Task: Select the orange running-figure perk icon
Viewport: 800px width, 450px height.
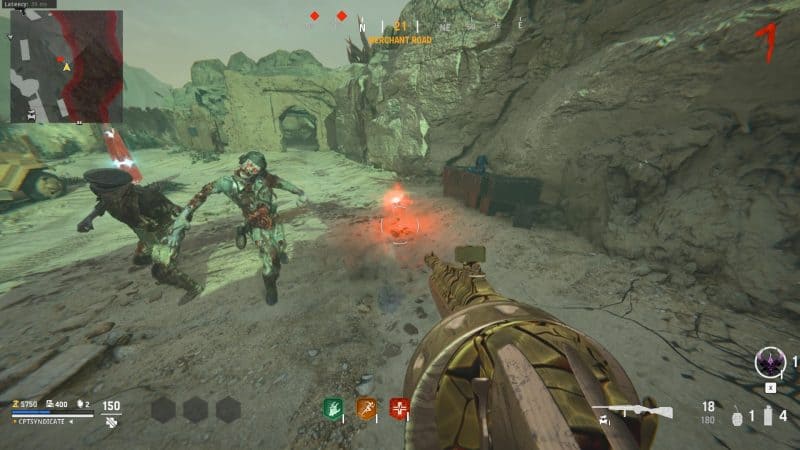Action: [367, 408]
